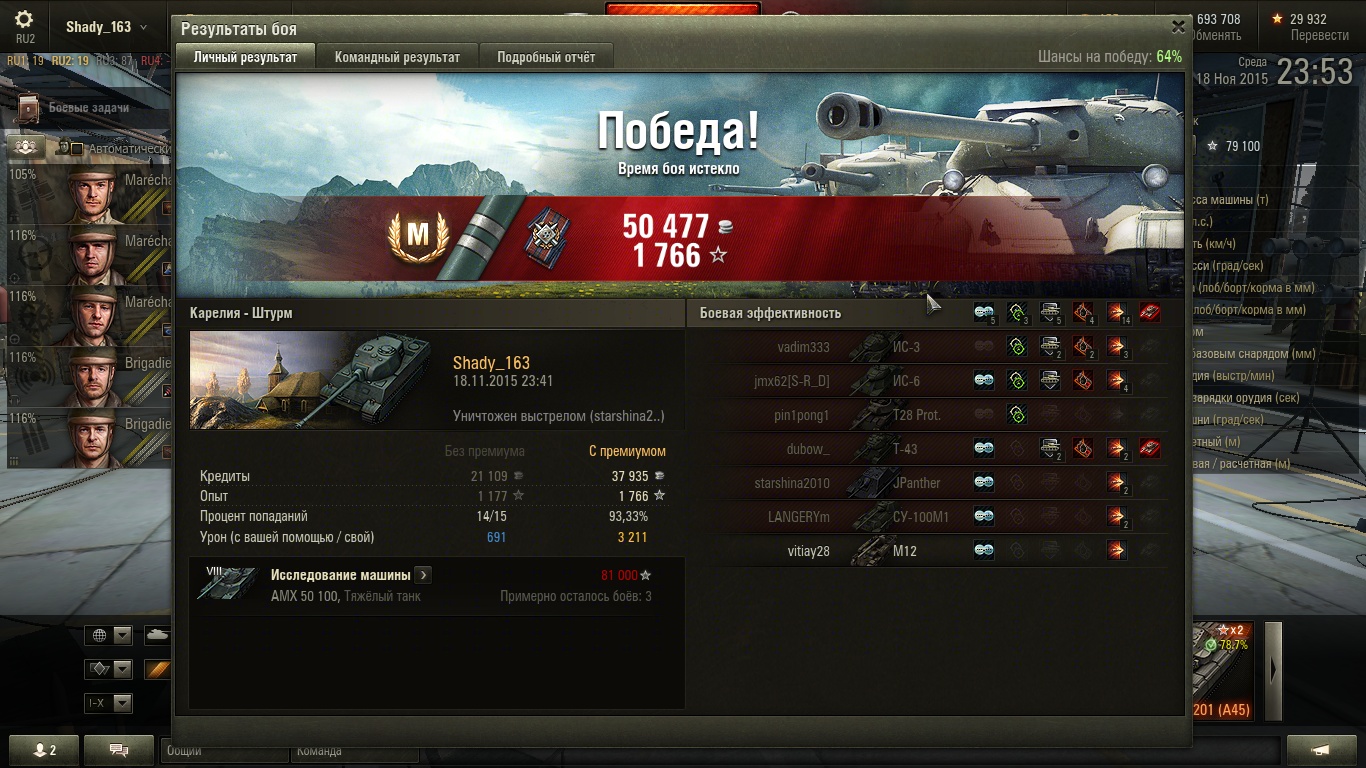Click the mastery badge M icon
Screen dimensions: 1366x768
(x=417, y=236)
